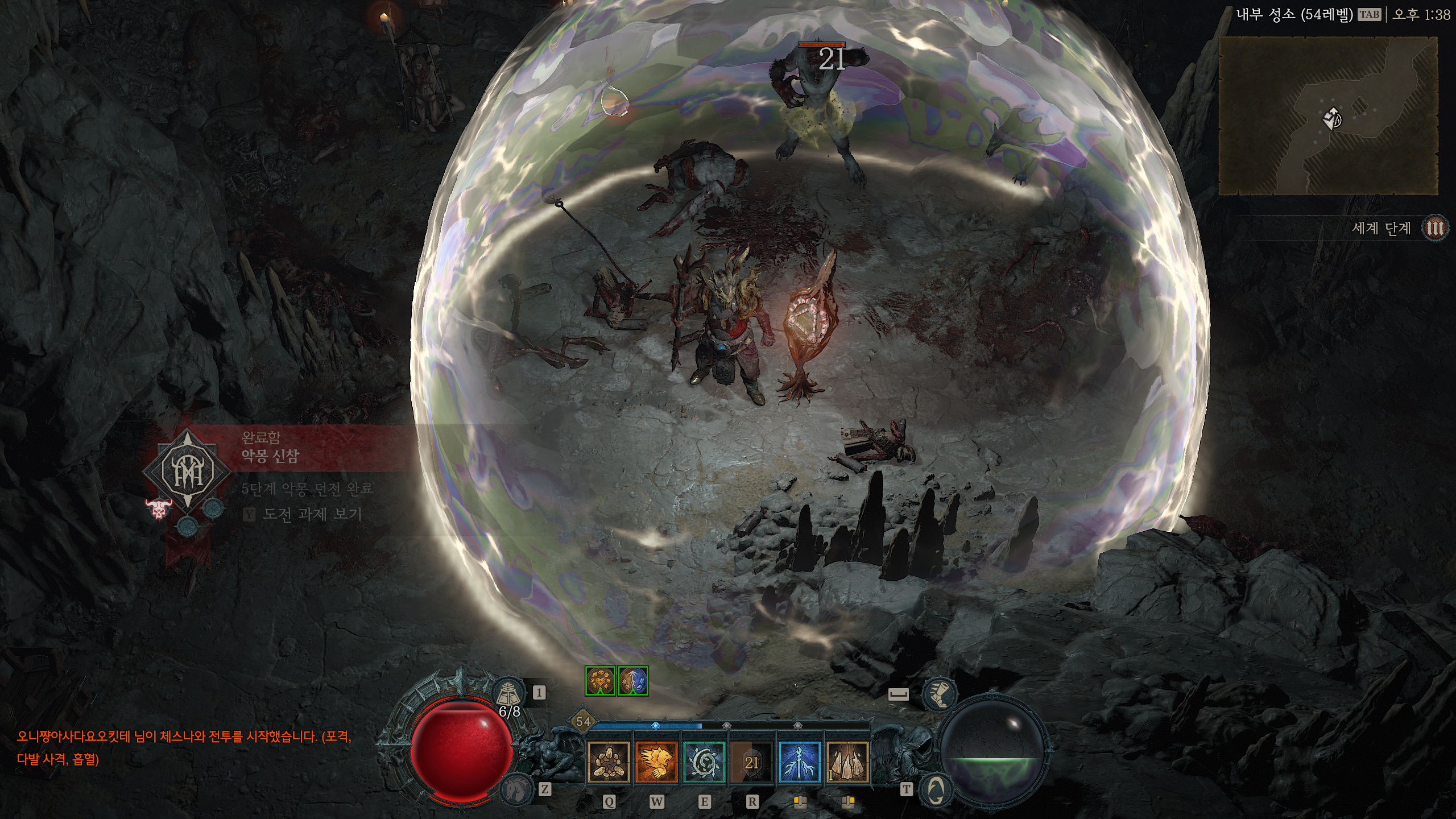This screenshot has height=819, width=1456.
Task: Inspect the golden heart buff icon
Action: pyautogui.click(x=600, y=681)
